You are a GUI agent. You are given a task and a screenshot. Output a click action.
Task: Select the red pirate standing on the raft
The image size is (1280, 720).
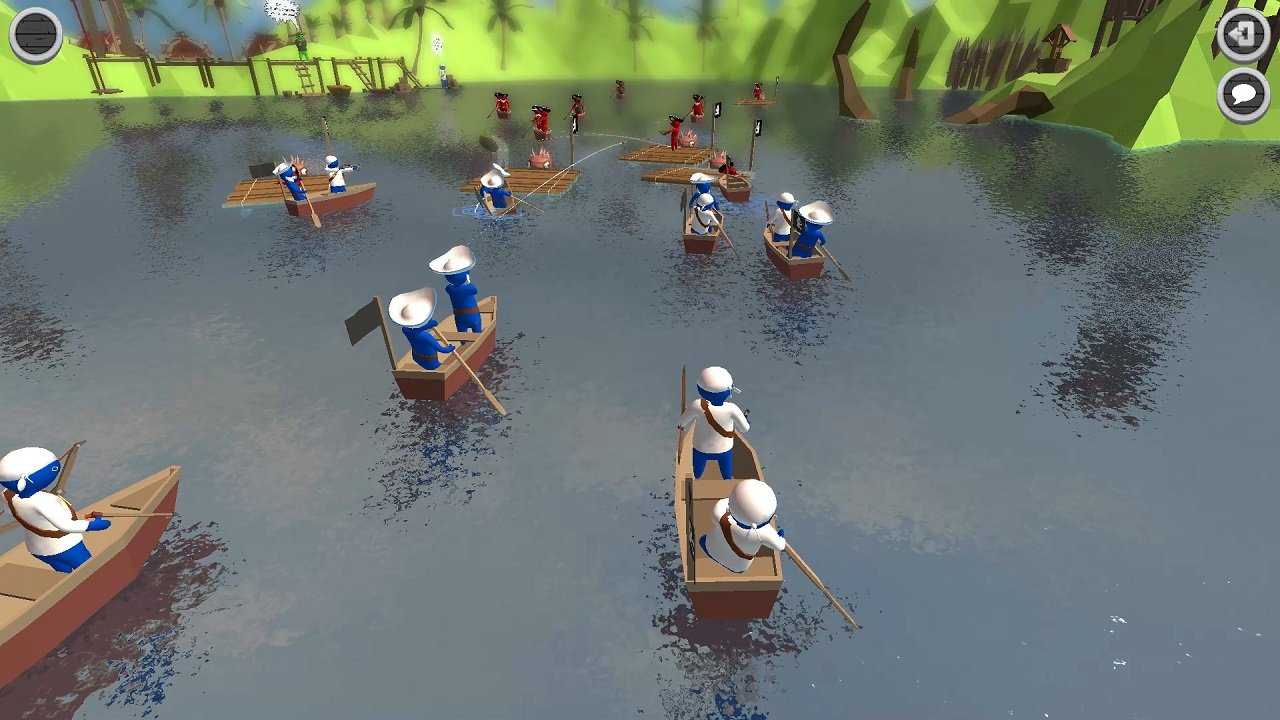coord(675,131)
